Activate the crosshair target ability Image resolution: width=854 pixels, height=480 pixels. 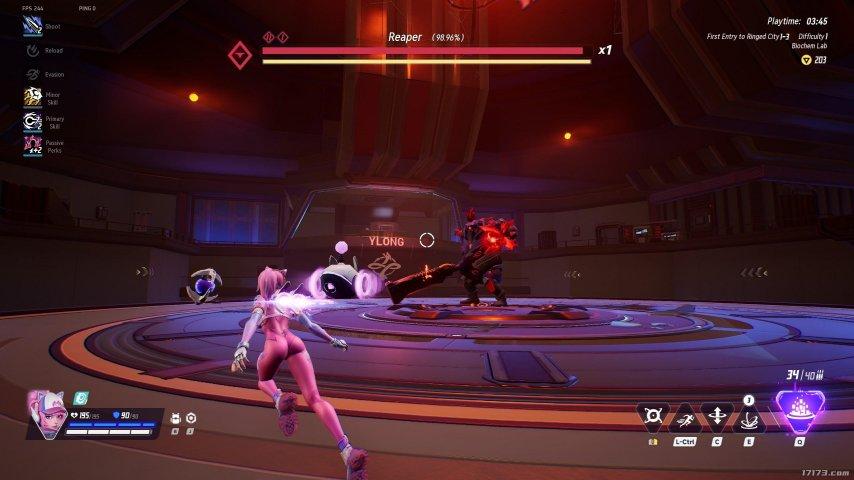[654, 417]
